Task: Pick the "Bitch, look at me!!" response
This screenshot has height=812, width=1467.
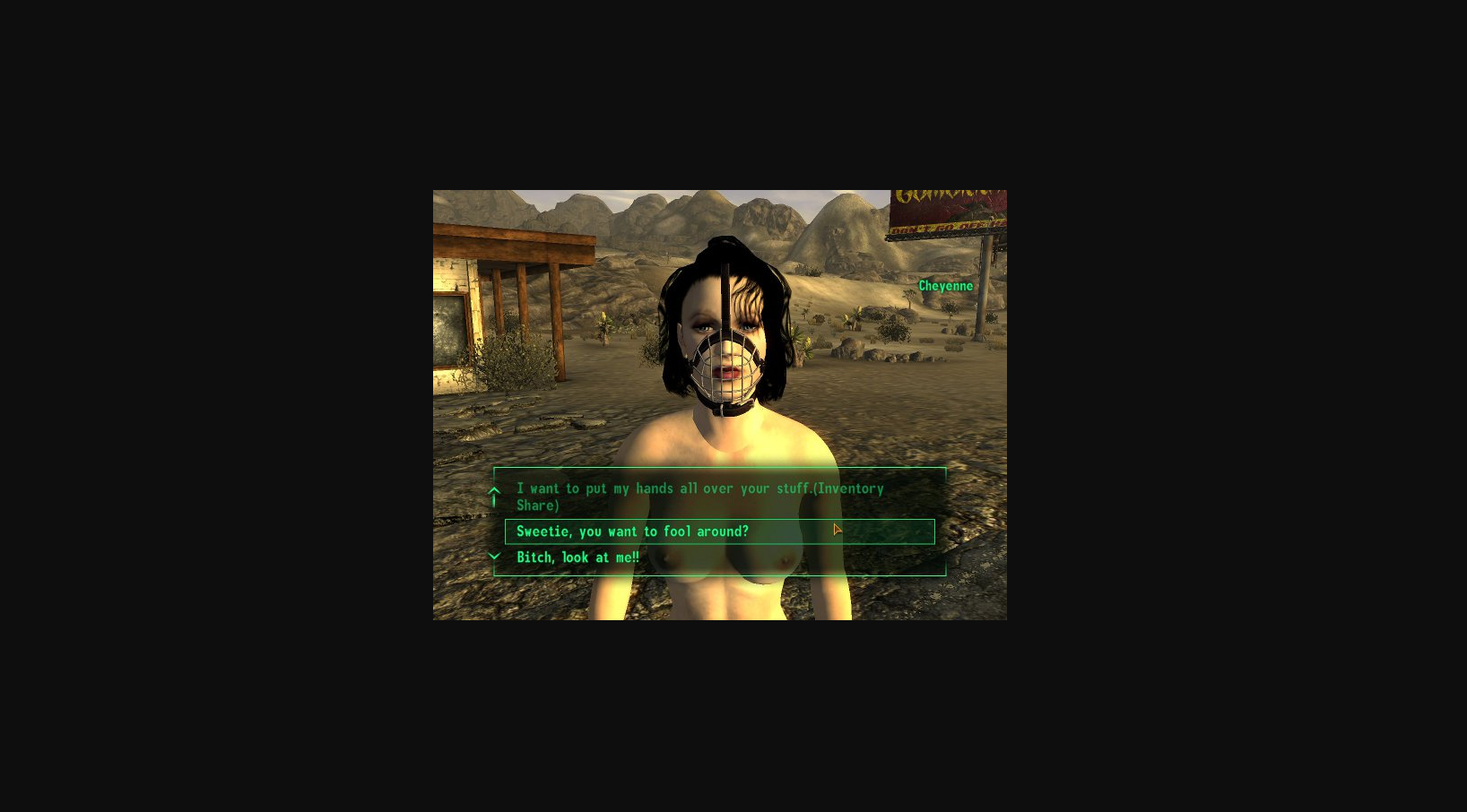Action: pos(577,557)
